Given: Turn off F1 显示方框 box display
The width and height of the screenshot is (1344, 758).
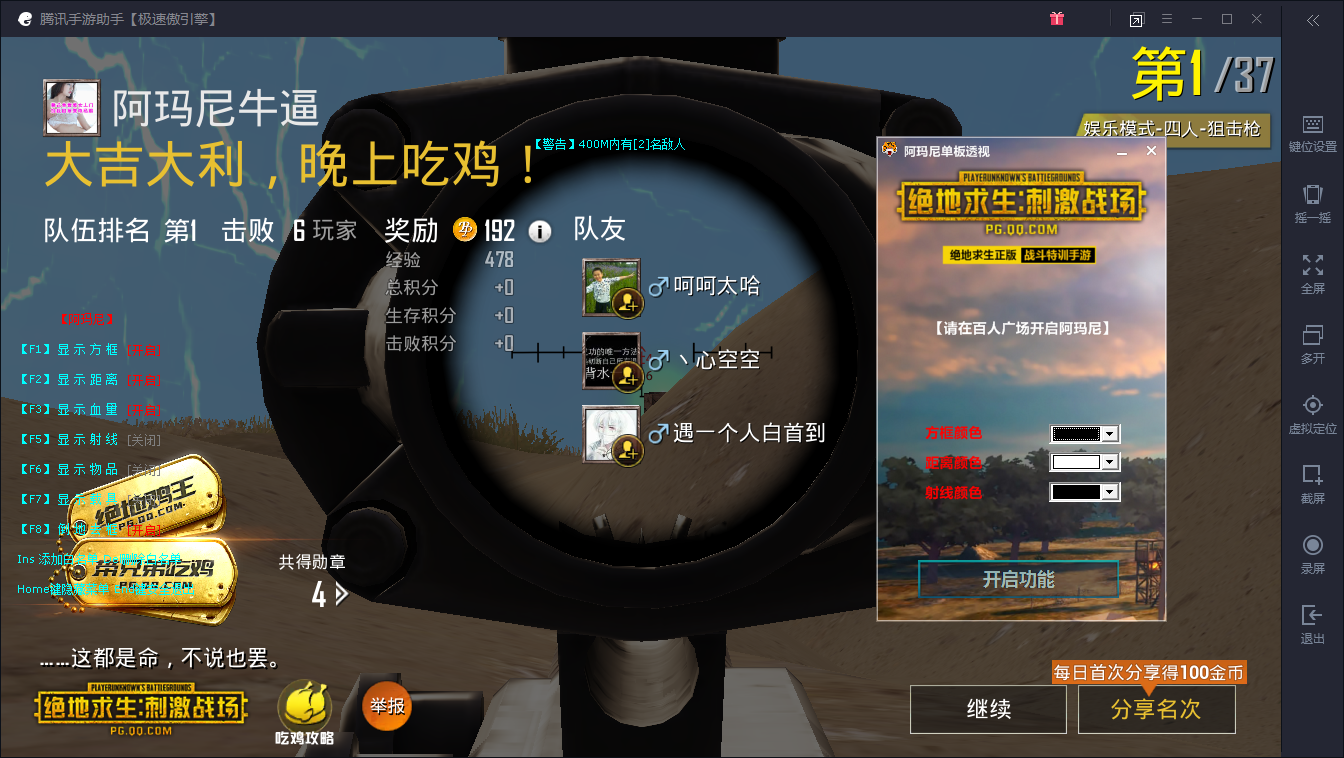Looking at the screenshot, I should [70, 350].
